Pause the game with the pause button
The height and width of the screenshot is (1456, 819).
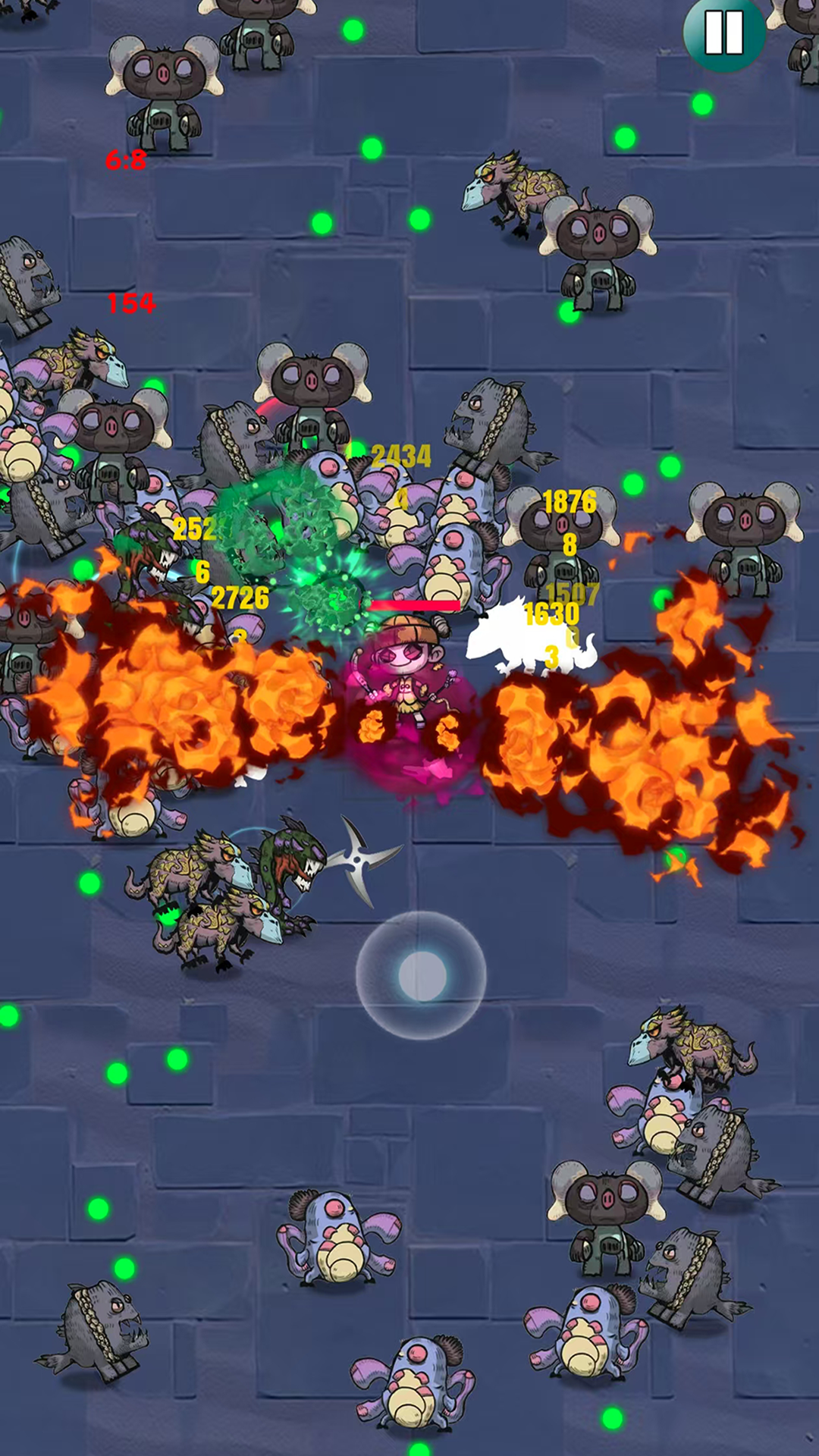(724, 33)
